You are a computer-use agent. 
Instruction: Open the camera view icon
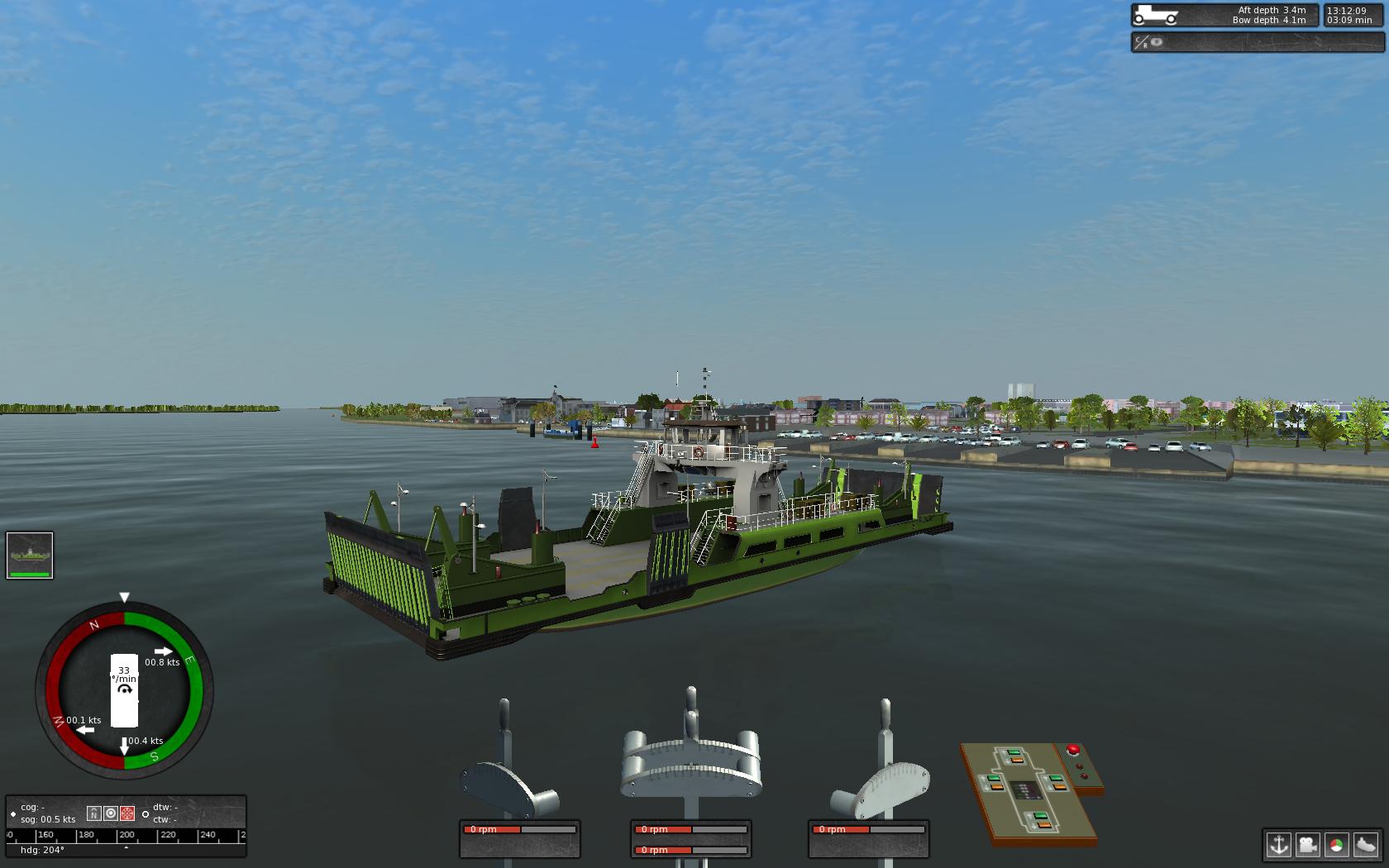[x=1307, y=845]
